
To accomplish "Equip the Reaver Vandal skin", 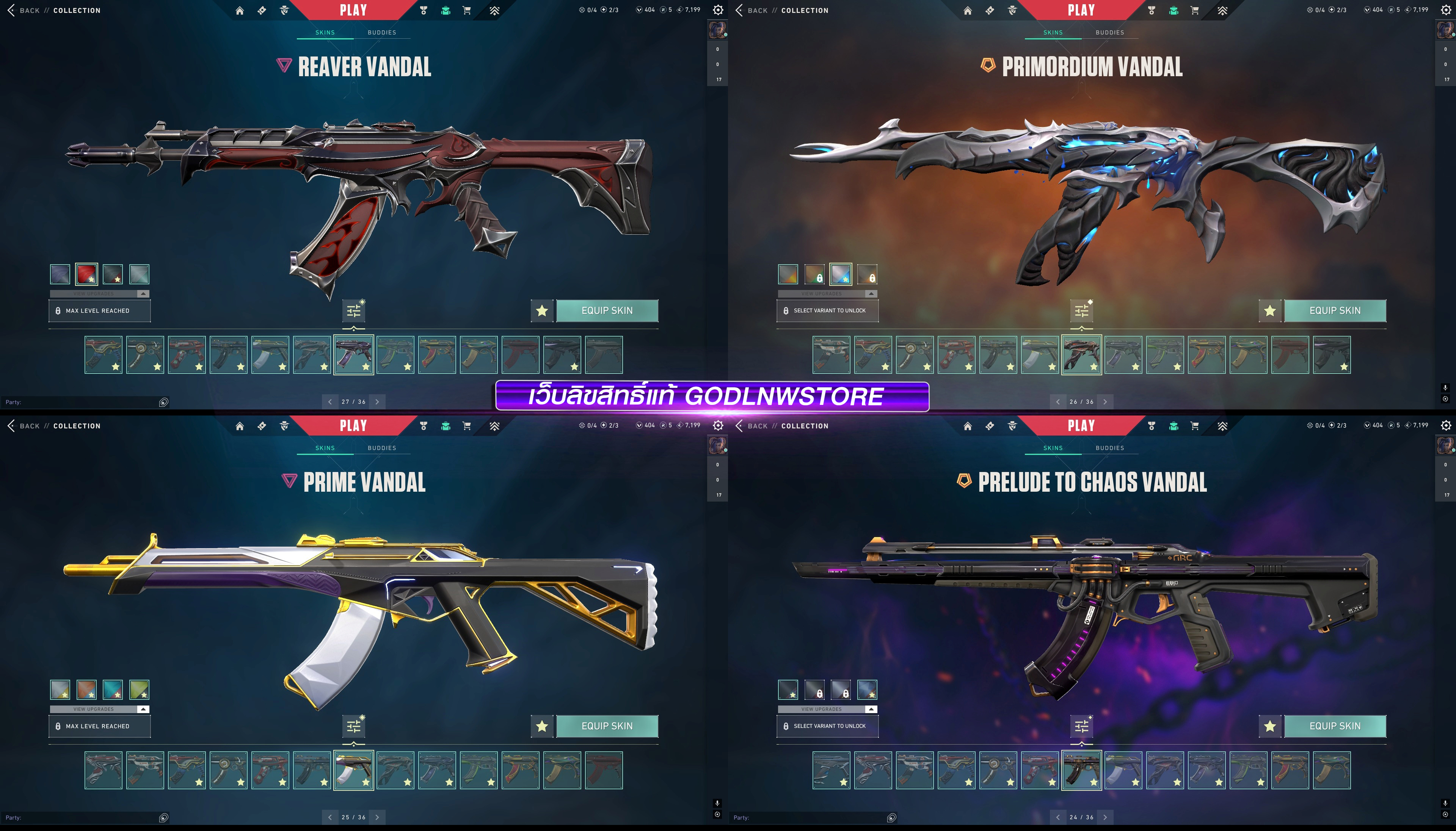I will [x=607, y=310].
